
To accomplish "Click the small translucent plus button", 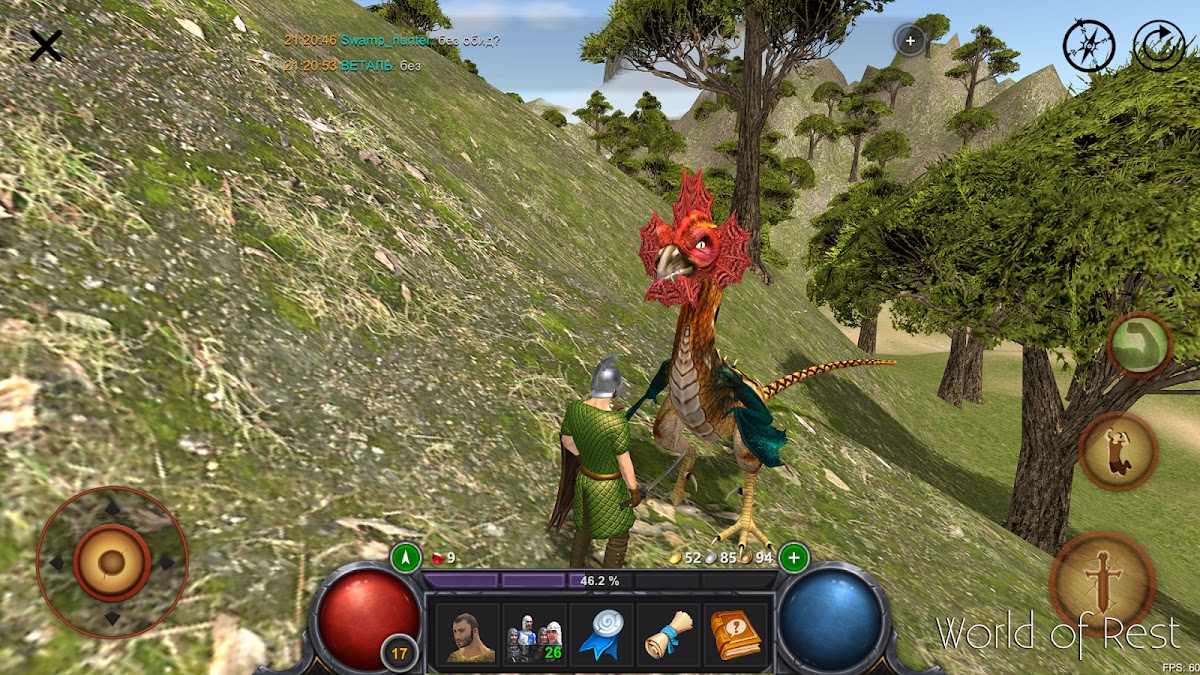I will pyautogui.click(x=910, y=41).
